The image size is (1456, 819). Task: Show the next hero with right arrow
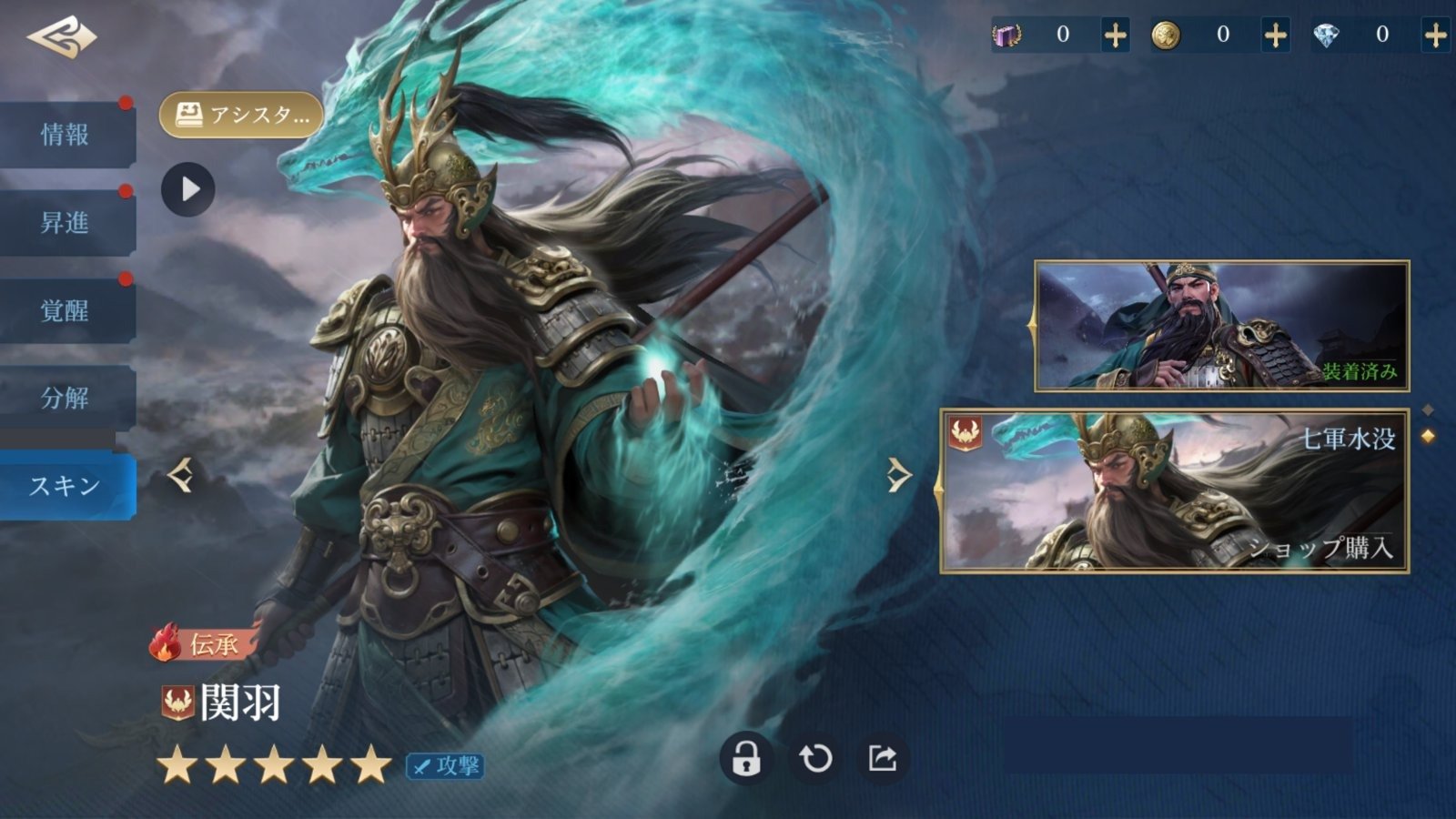[x=899, y=475]
